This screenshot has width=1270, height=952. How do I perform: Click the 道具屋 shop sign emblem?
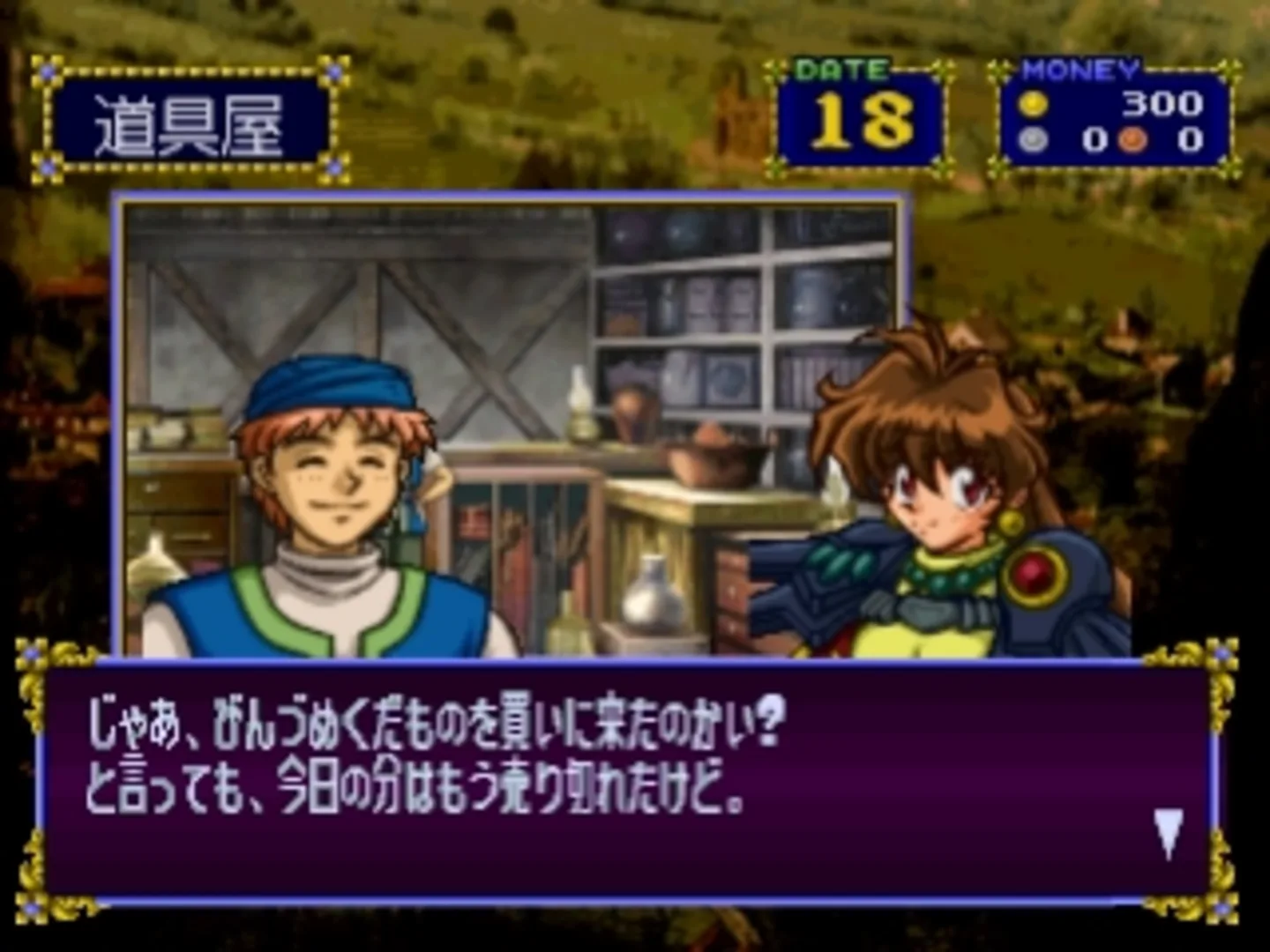pyautogui.click(x=190, y=115)
